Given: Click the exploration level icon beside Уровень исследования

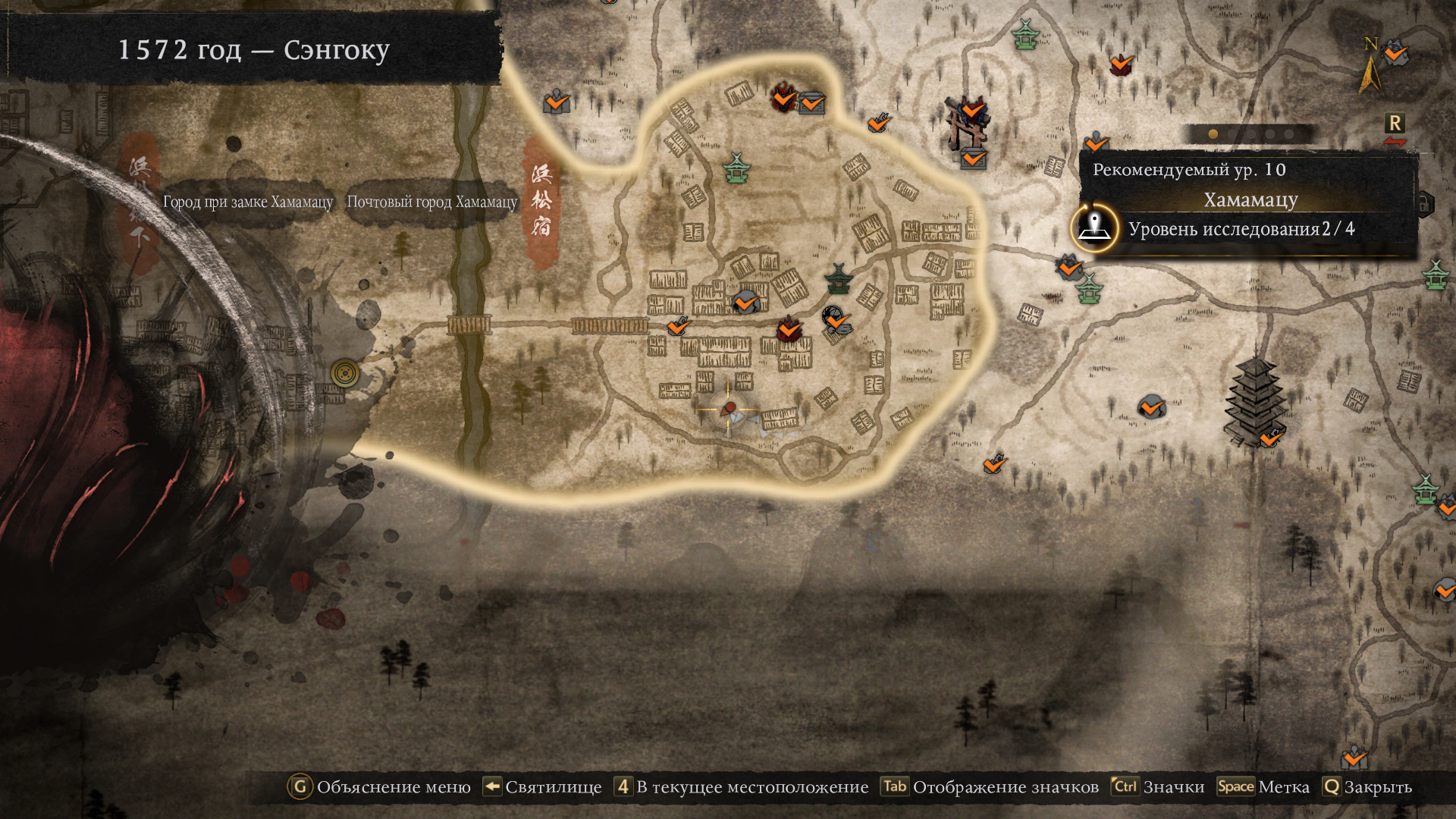Looking at the screenshot, I should [1094, 227].
